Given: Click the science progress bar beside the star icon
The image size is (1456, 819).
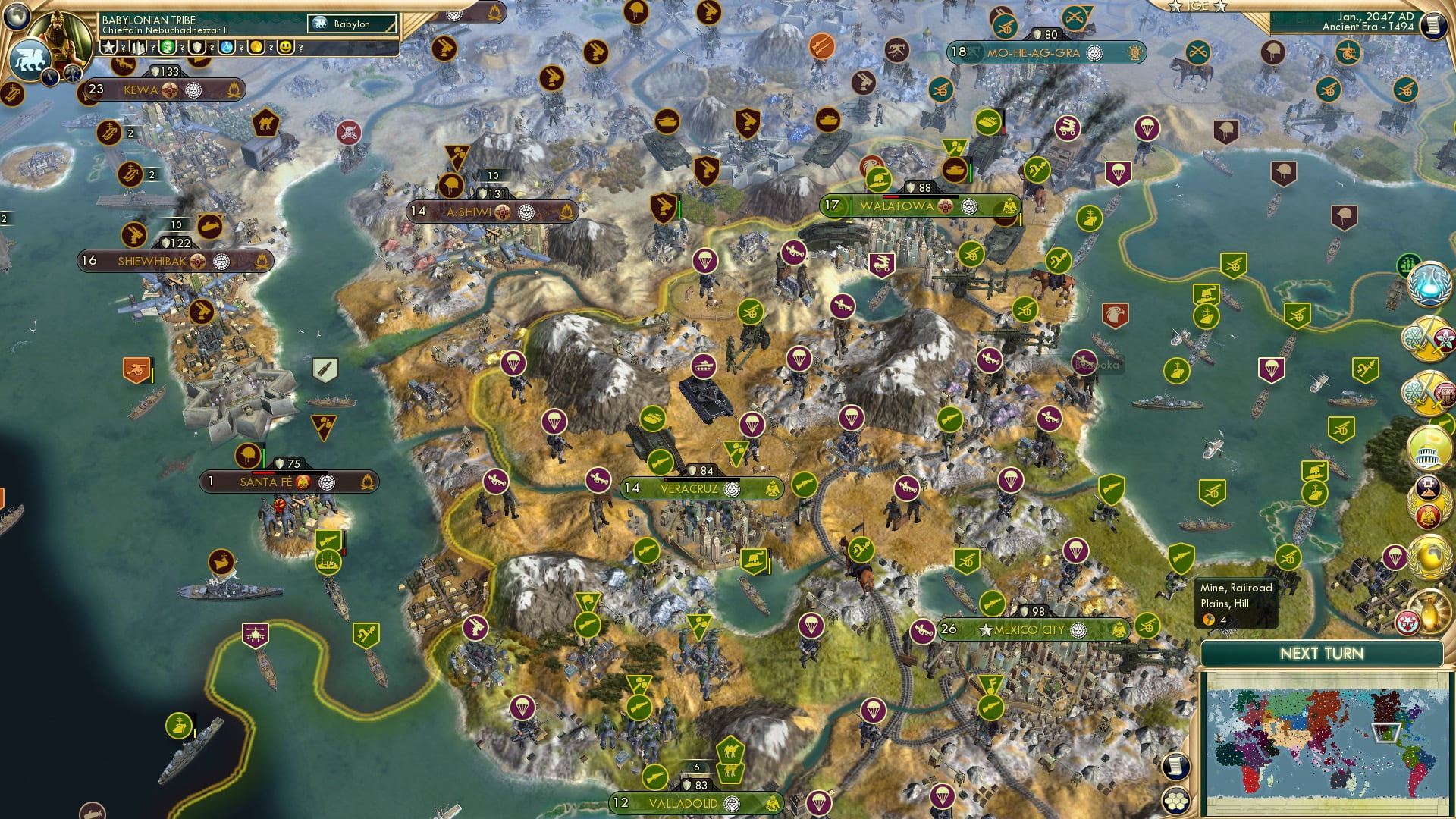Looking at the screenshot, I should [x=125, y=48].
